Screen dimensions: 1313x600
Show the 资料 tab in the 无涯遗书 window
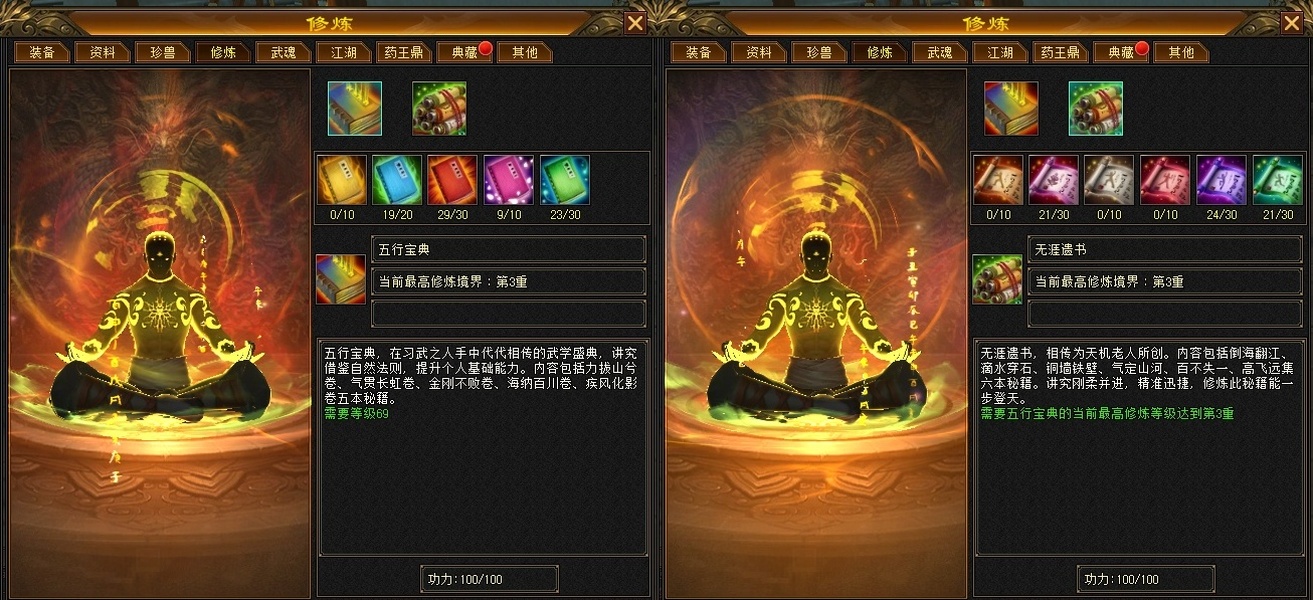tap(758, 52)
